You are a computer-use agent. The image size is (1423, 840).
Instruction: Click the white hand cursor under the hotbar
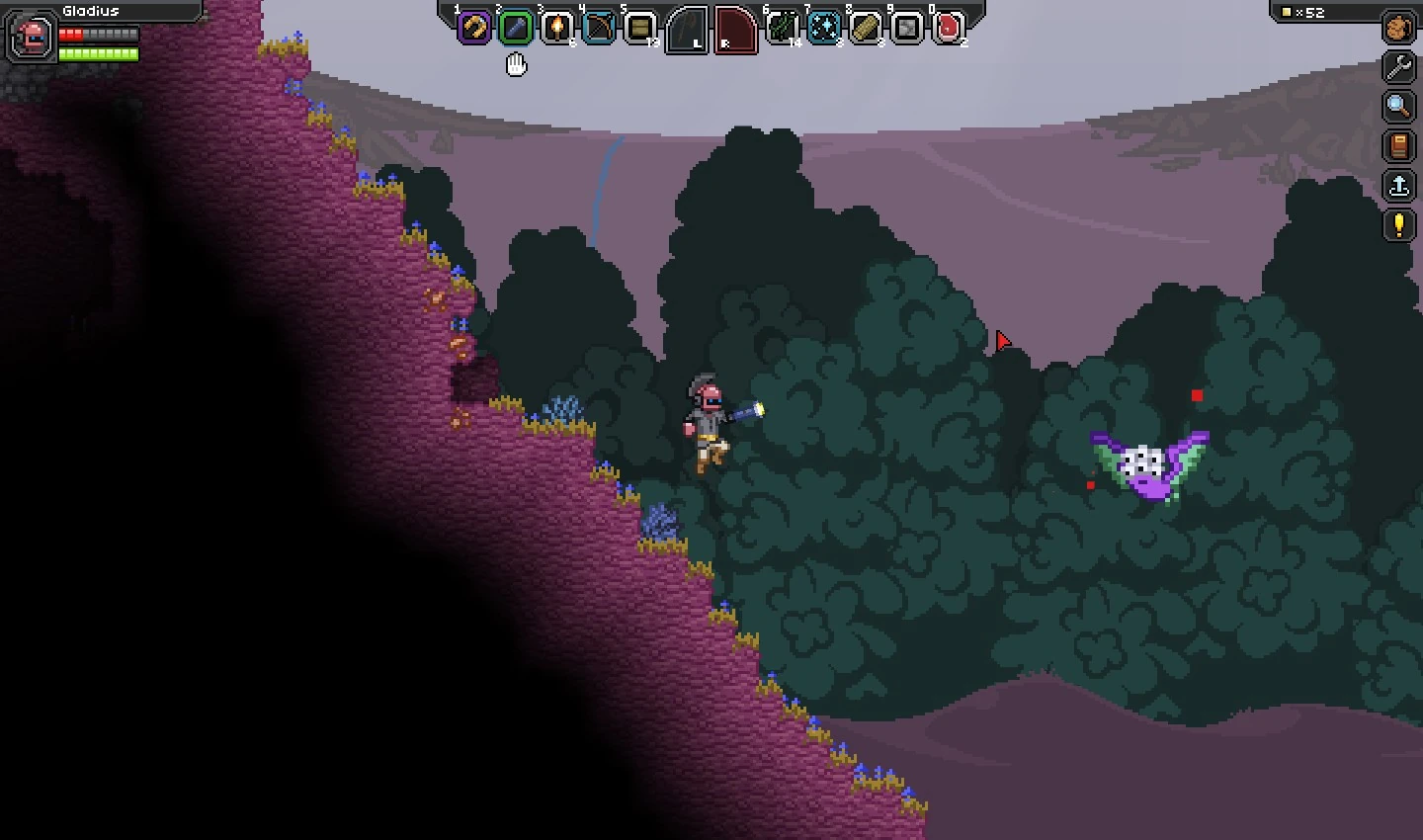pyautogui.click(x=516, y=64)
